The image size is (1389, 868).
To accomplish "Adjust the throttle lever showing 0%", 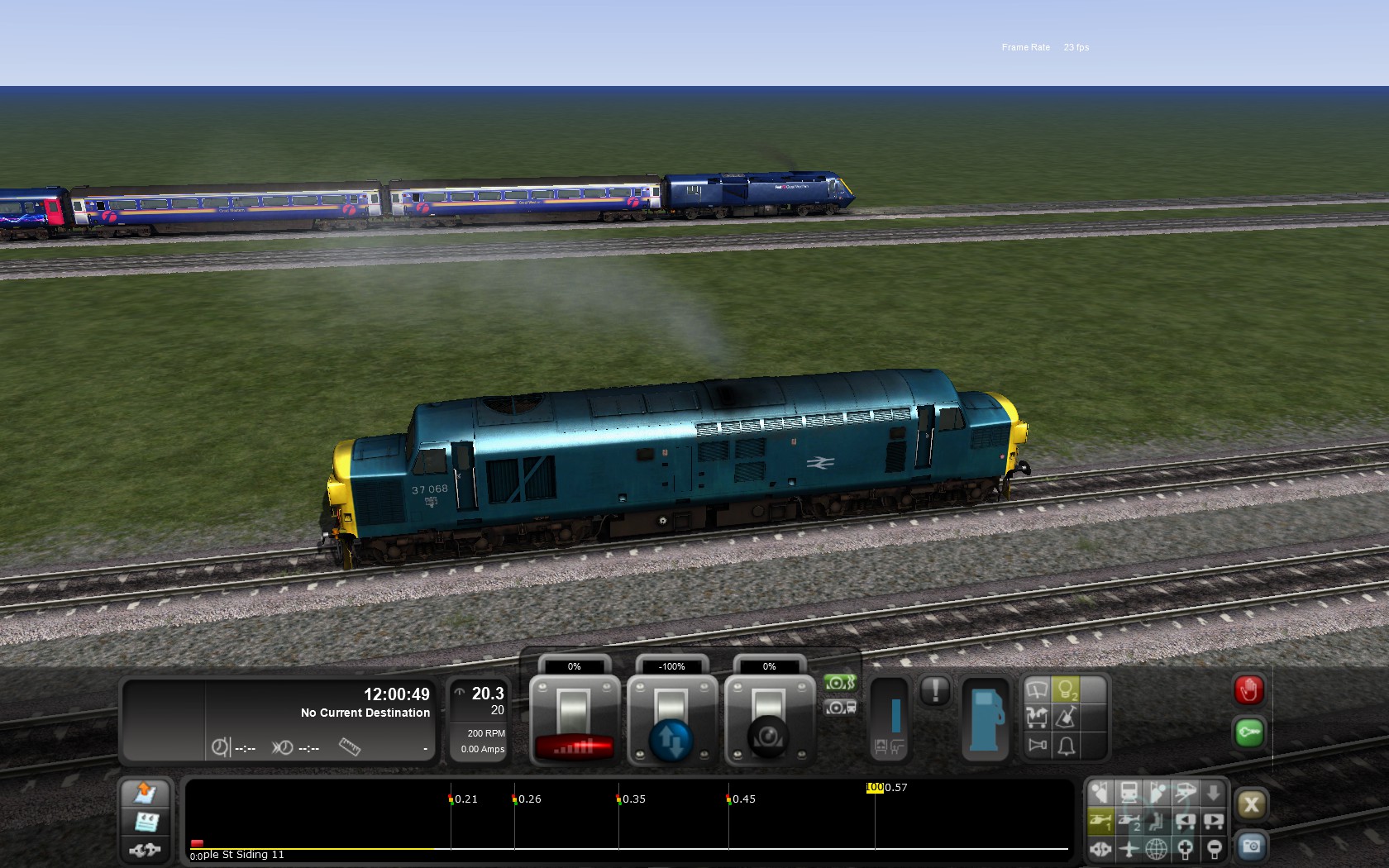I will pos(575,720).
